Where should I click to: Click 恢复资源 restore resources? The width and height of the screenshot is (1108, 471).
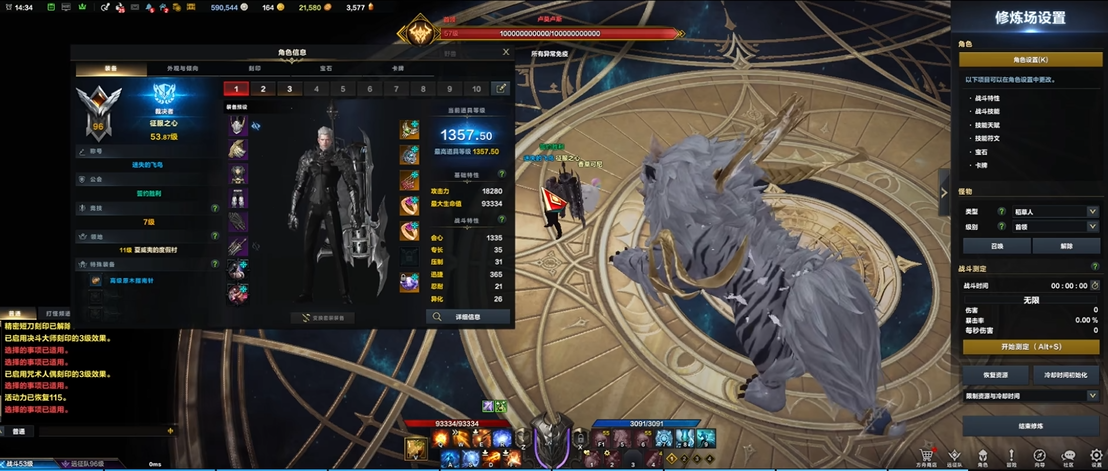coord(997,374)
